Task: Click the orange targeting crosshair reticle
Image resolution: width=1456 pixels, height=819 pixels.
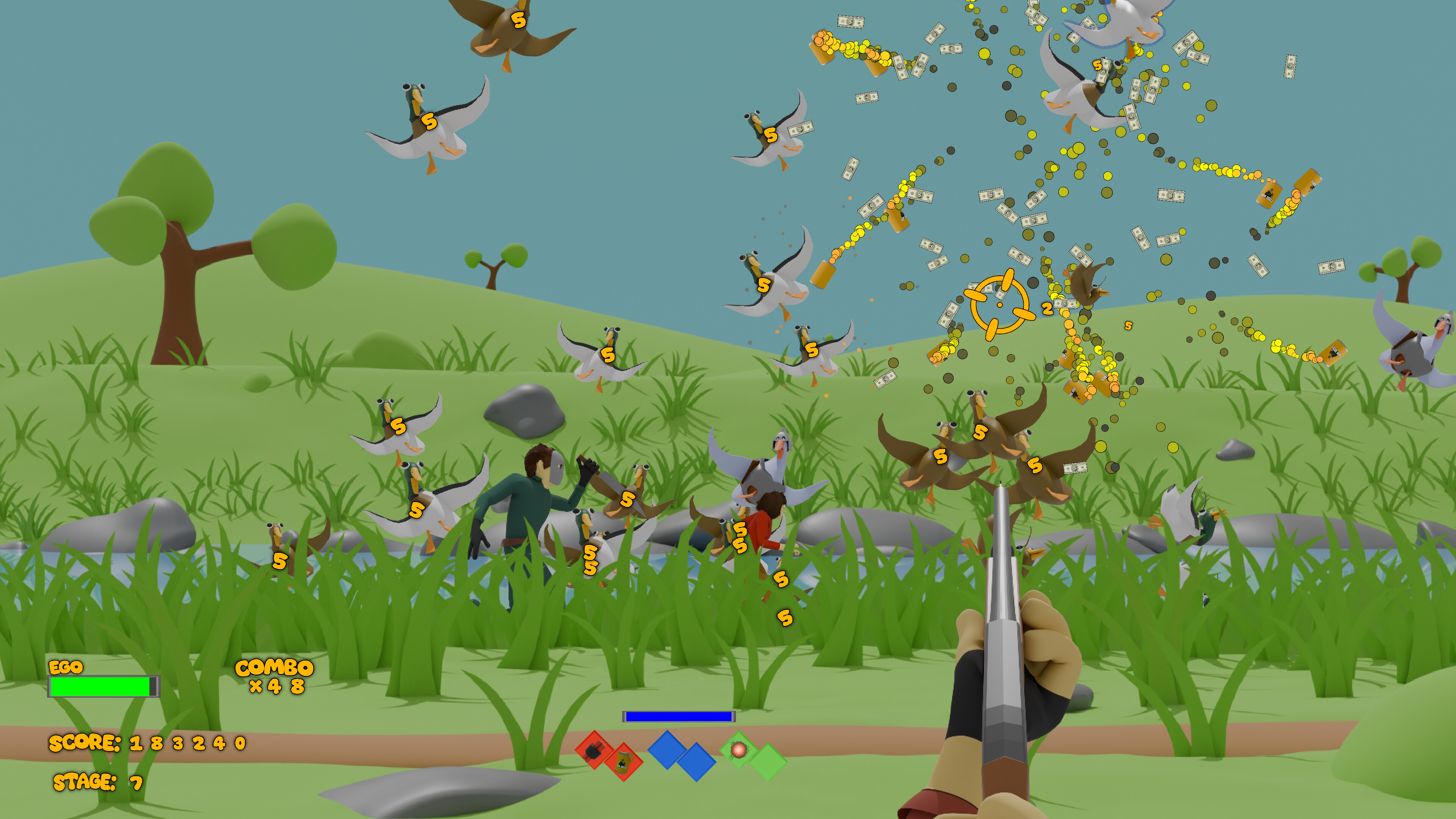Action: [x=999, y=304]
